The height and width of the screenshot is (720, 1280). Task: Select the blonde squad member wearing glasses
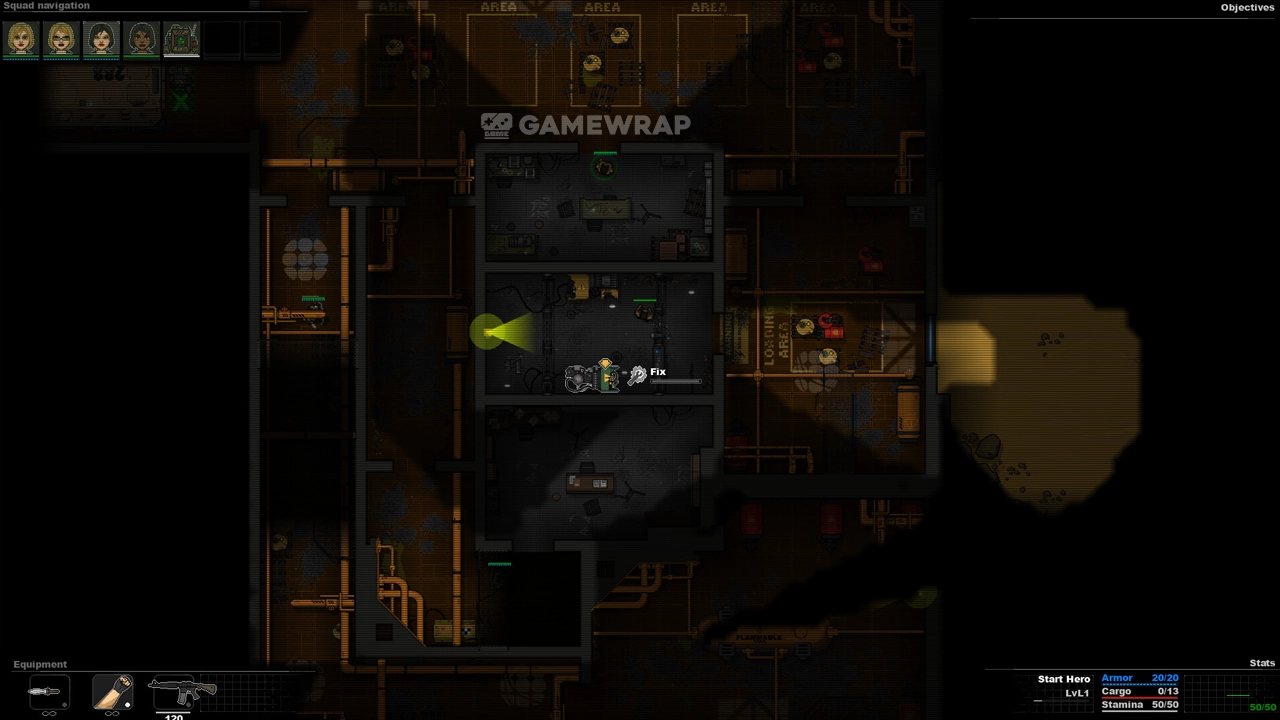pos(61,39)
